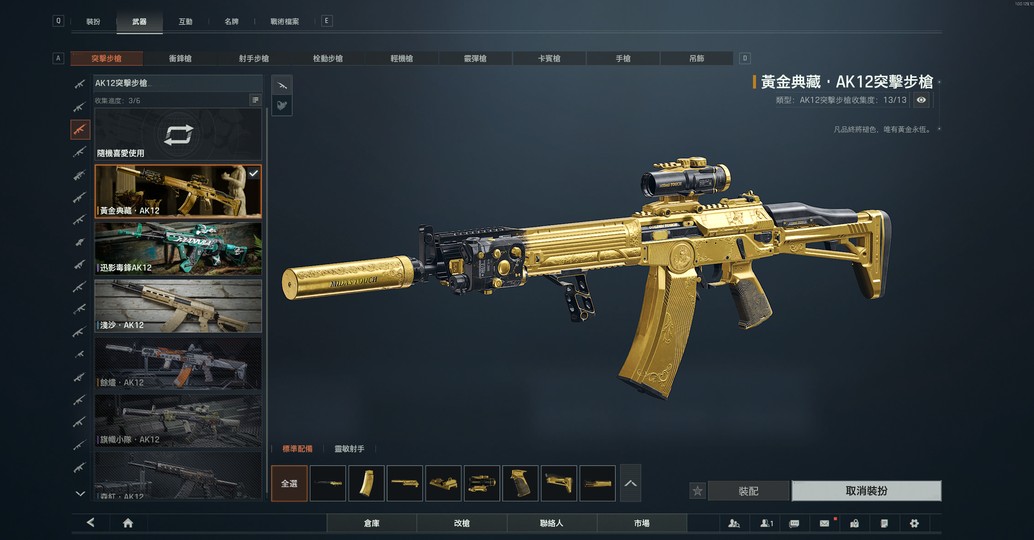Toggle the favorite star button
Image resolution: width=1034 pixels, height=540 pixels.
pos(698,491)
